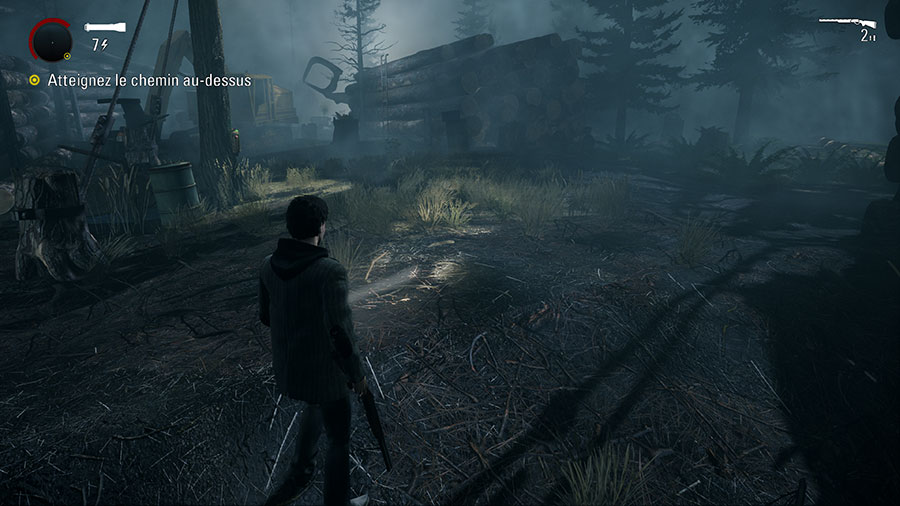Click the circular compass radar
This screenshot has height=506, width=900.
pos(49,40)
